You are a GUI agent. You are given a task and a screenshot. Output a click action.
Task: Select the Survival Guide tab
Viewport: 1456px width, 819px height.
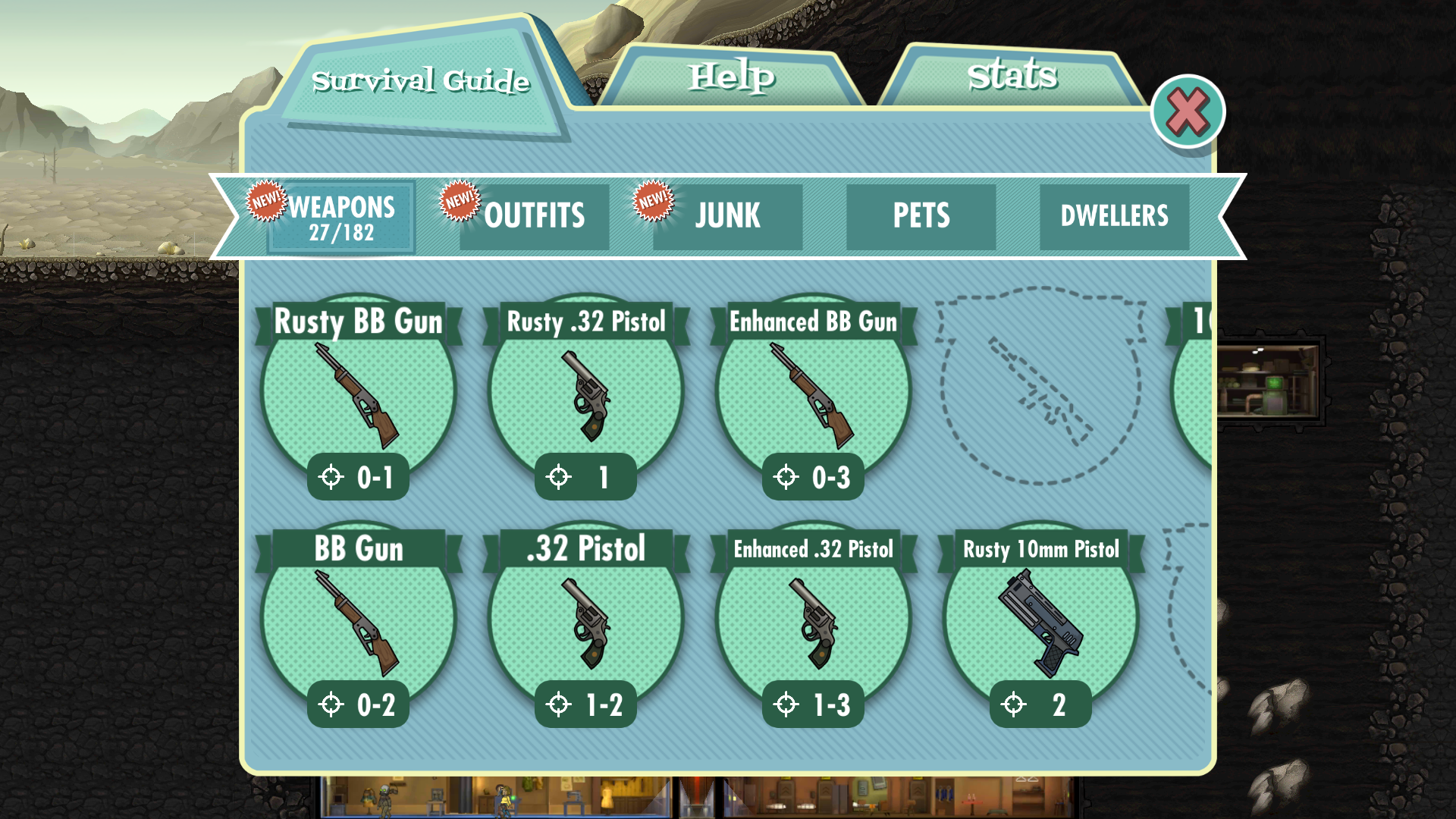pyautogui.click(x=421, y=80)
